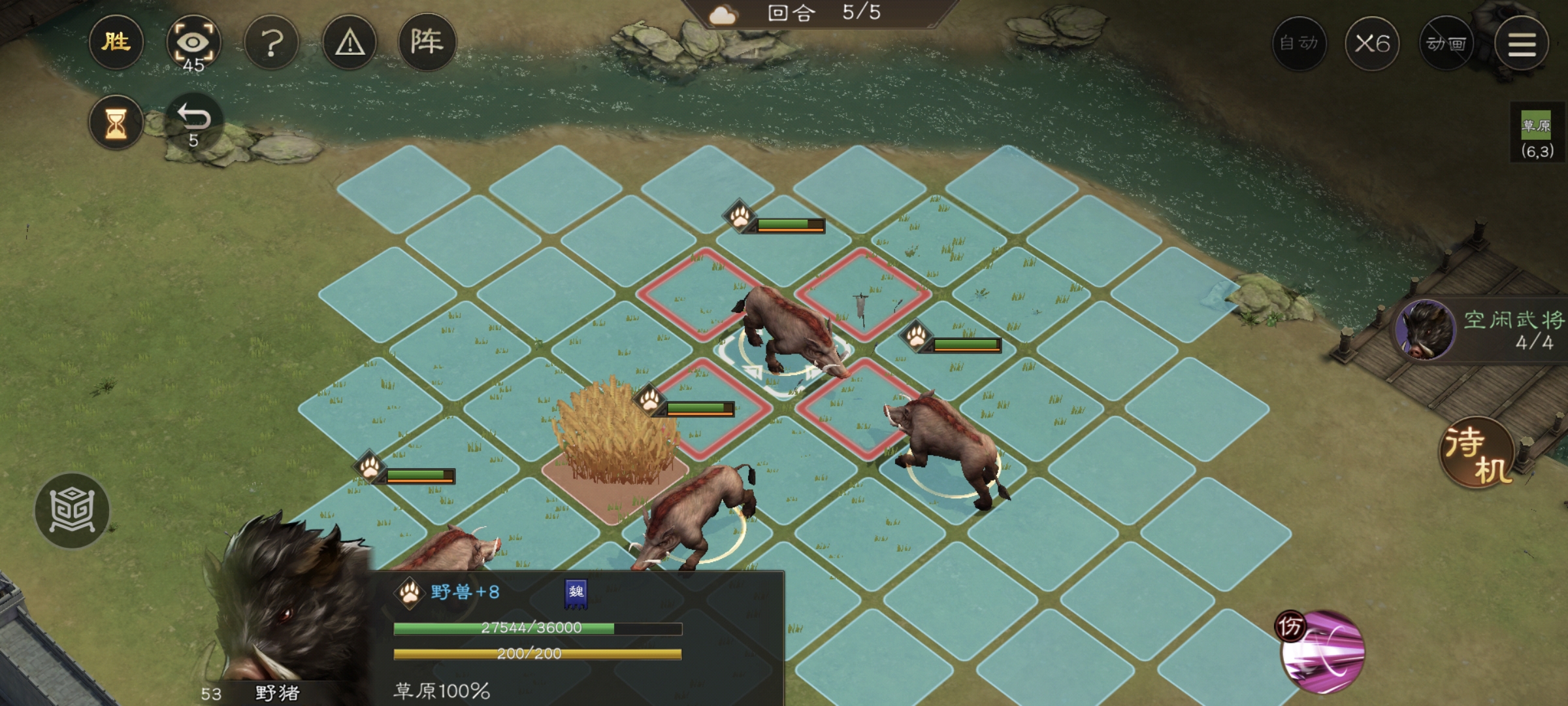Viewport: 1568px width, 706px height.
Task: Toggle the 动画 animation setting
Action: point(1446,44)
